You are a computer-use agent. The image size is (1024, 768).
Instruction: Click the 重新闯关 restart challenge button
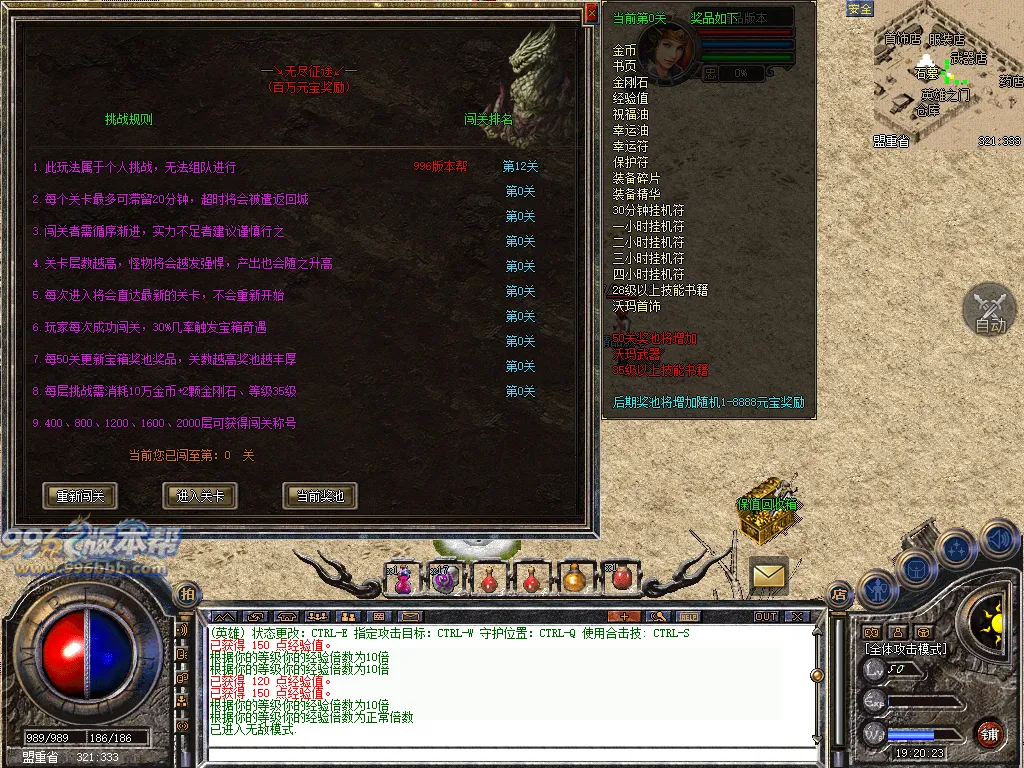coord(80,495)
